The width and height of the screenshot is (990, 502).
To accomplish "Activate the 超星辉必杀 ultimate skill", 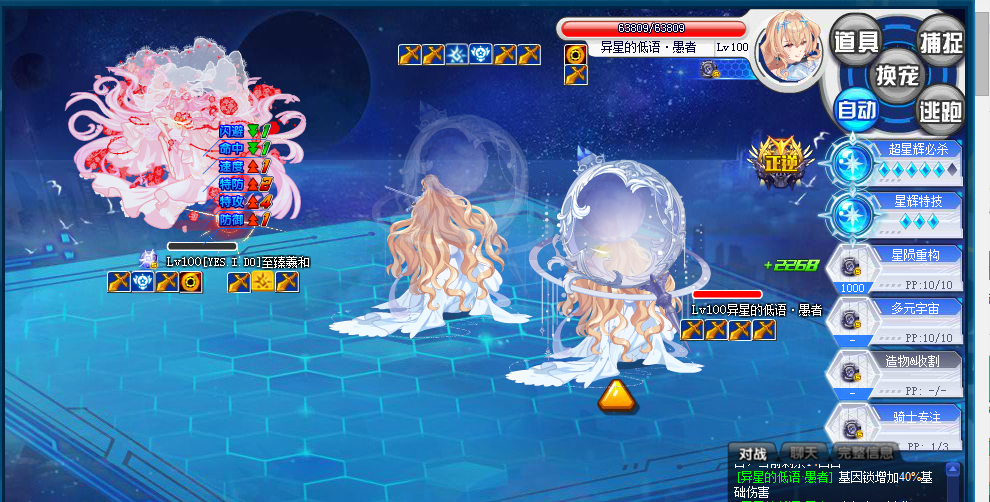I will click(x=908, y=160).
